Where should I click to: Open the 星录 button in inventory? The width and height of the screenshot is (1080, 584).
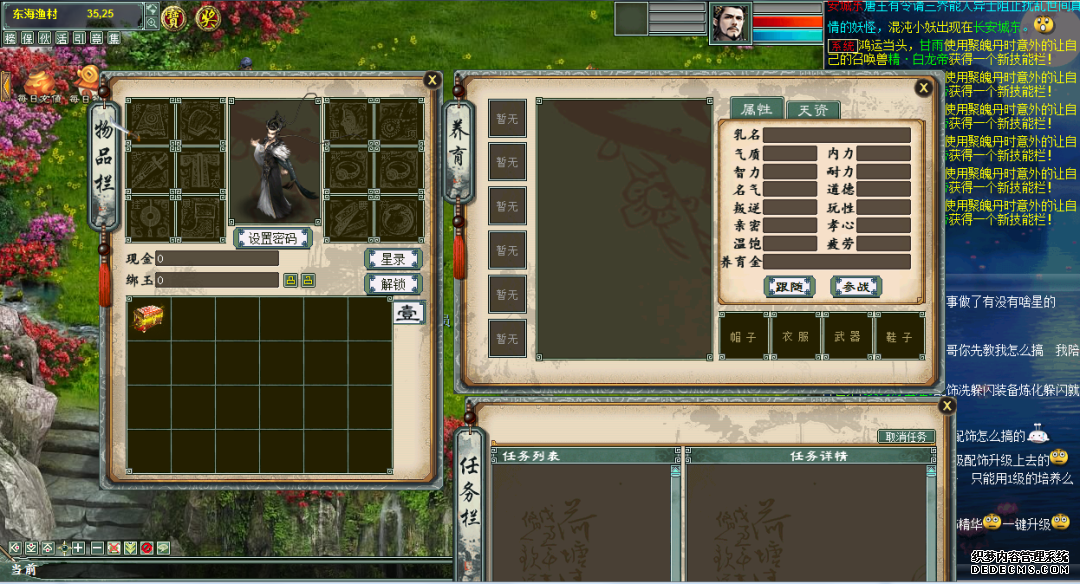(392, 259)
